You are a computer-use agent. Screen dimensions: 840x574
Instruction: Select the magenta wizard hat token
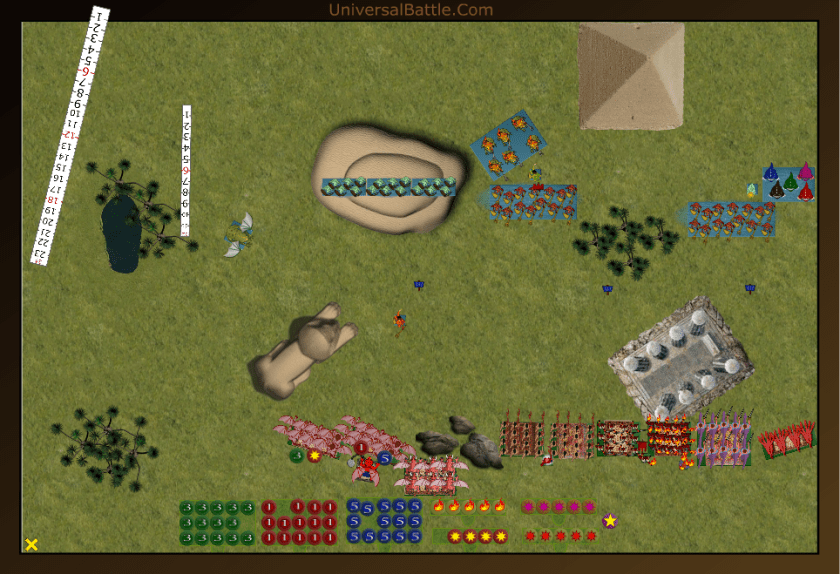(x=805, y=171)
